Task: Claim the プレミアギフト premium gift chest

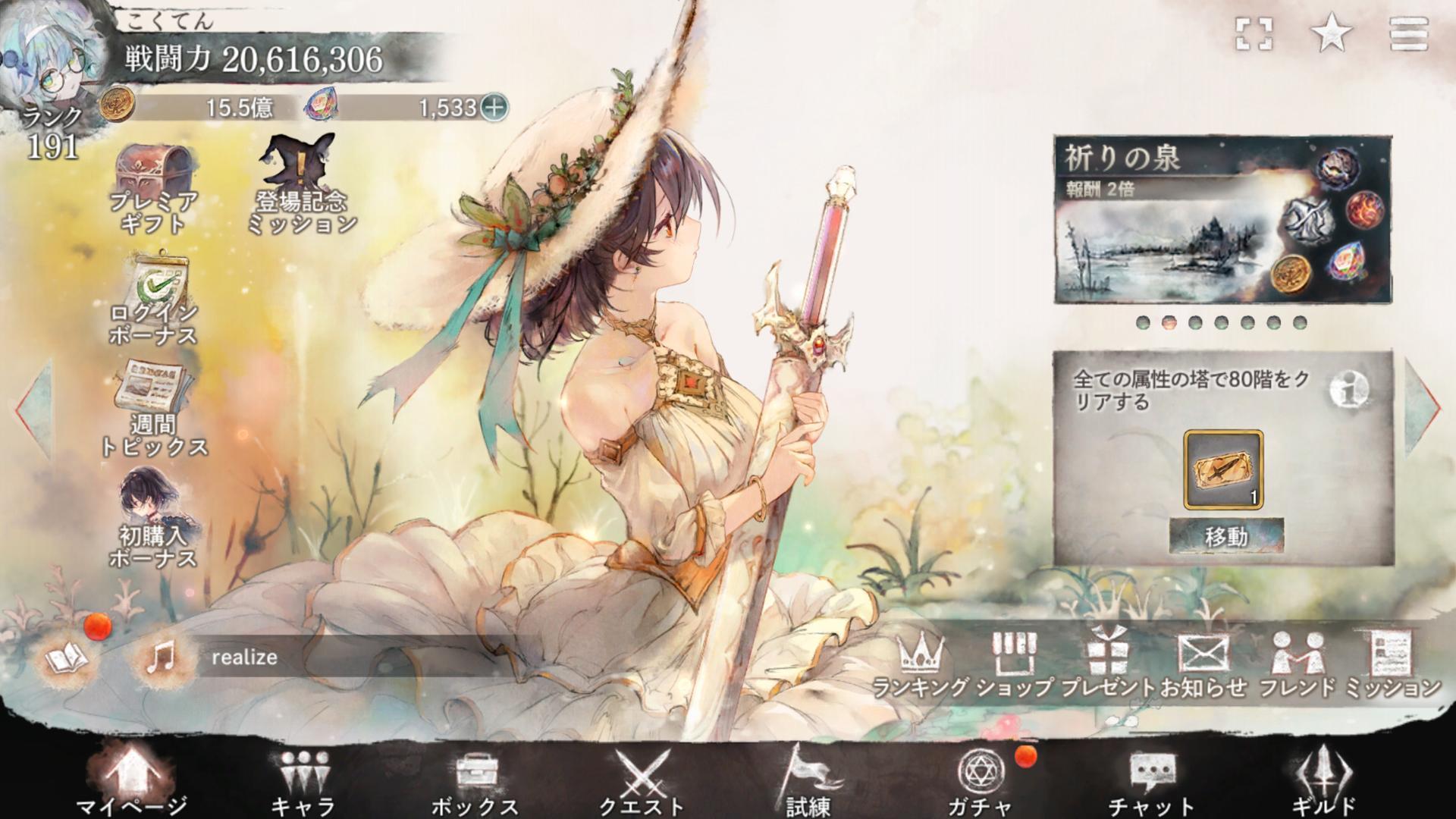Action: 153,188
